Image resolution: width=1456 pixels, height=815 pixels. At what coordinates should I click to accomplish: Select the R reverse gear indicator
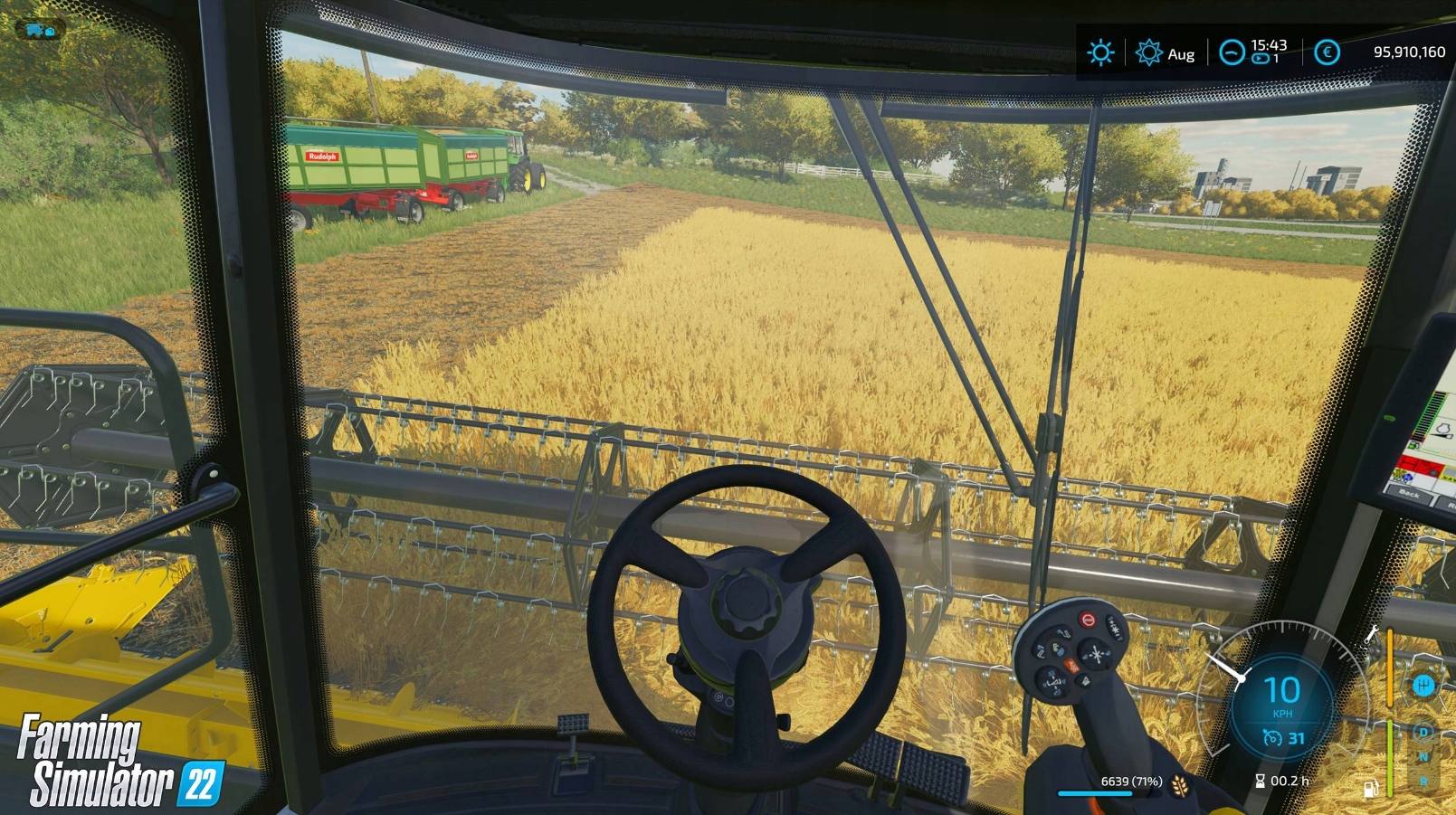(1423, 781)
